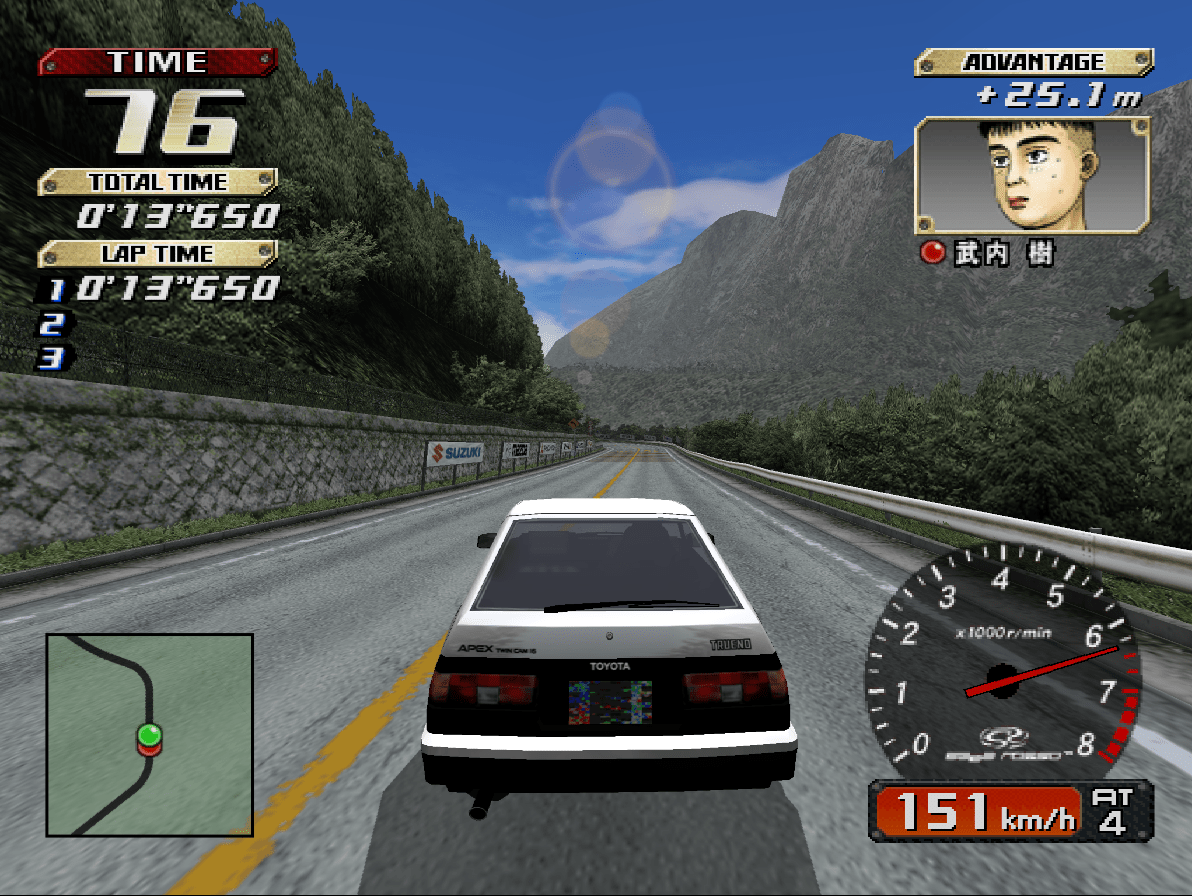
Task: Click the course minimap
Action: coord(150,734)
